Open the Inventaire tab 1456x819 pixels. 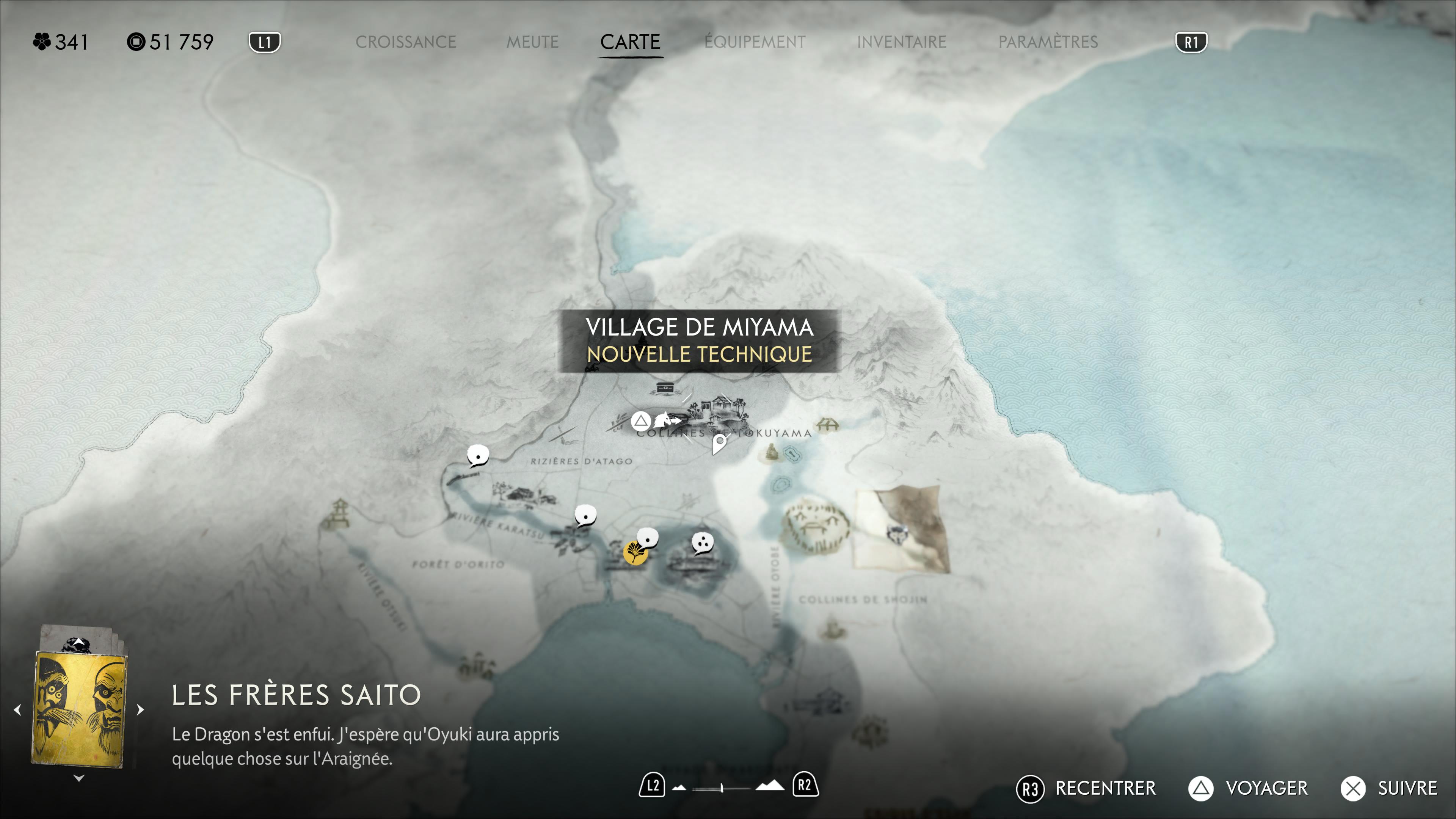[901, 42]
